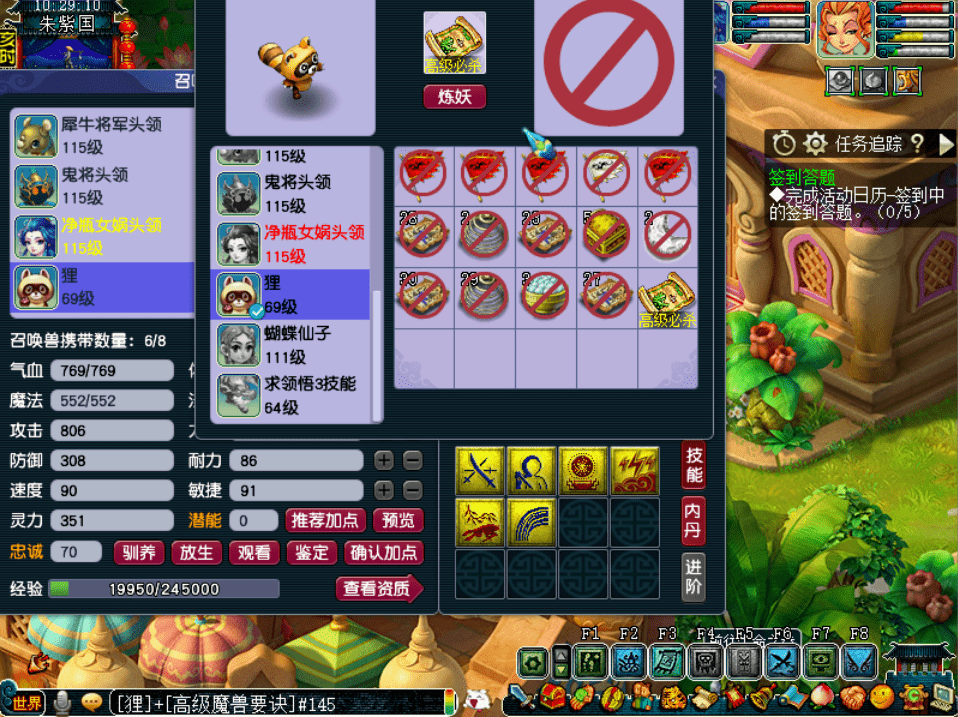This screenshot has height=717, width=958.
Task: Release the pet with 放生
Action: point(197,553)
